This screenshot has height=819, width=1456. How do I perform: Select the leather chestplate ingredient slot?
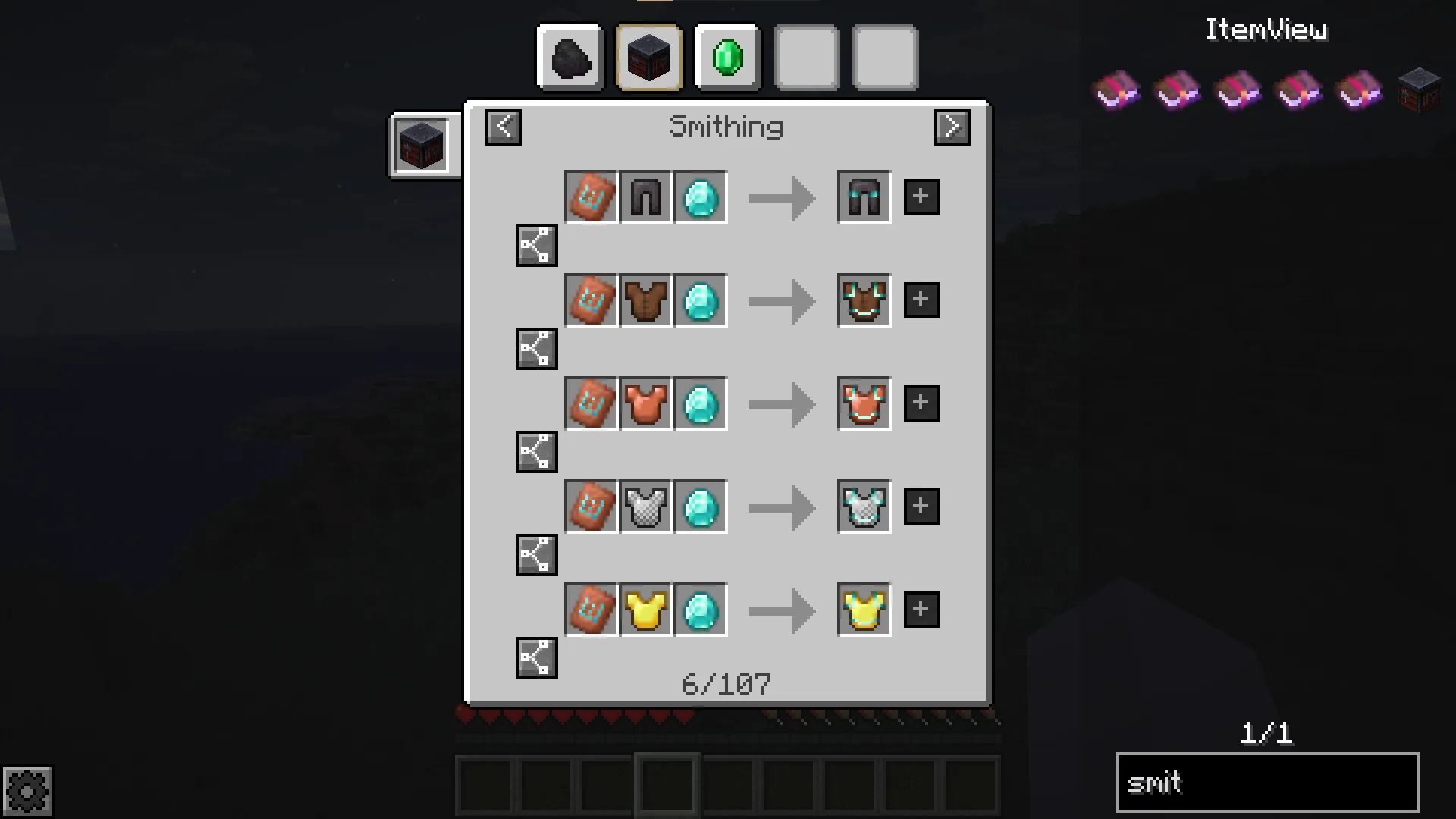(646, 301)
